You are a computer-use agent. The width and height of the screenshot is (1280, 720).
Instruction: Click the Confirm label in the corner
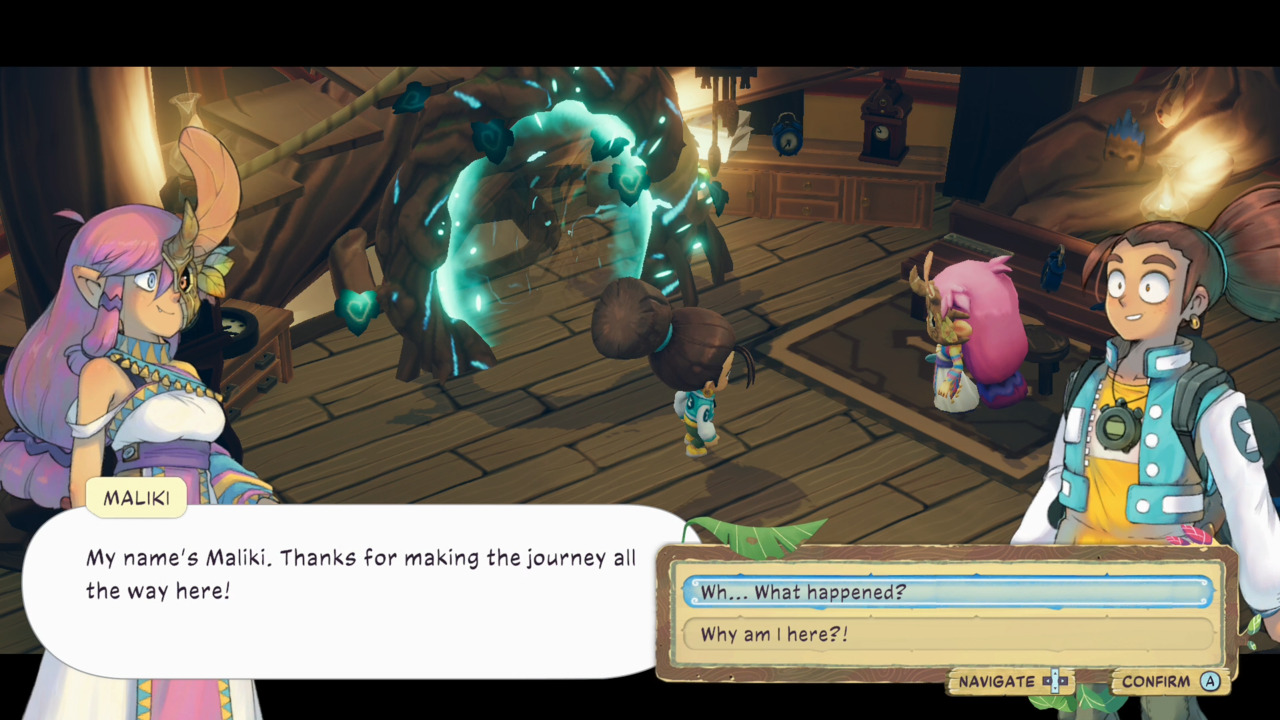pos(1155,681)
